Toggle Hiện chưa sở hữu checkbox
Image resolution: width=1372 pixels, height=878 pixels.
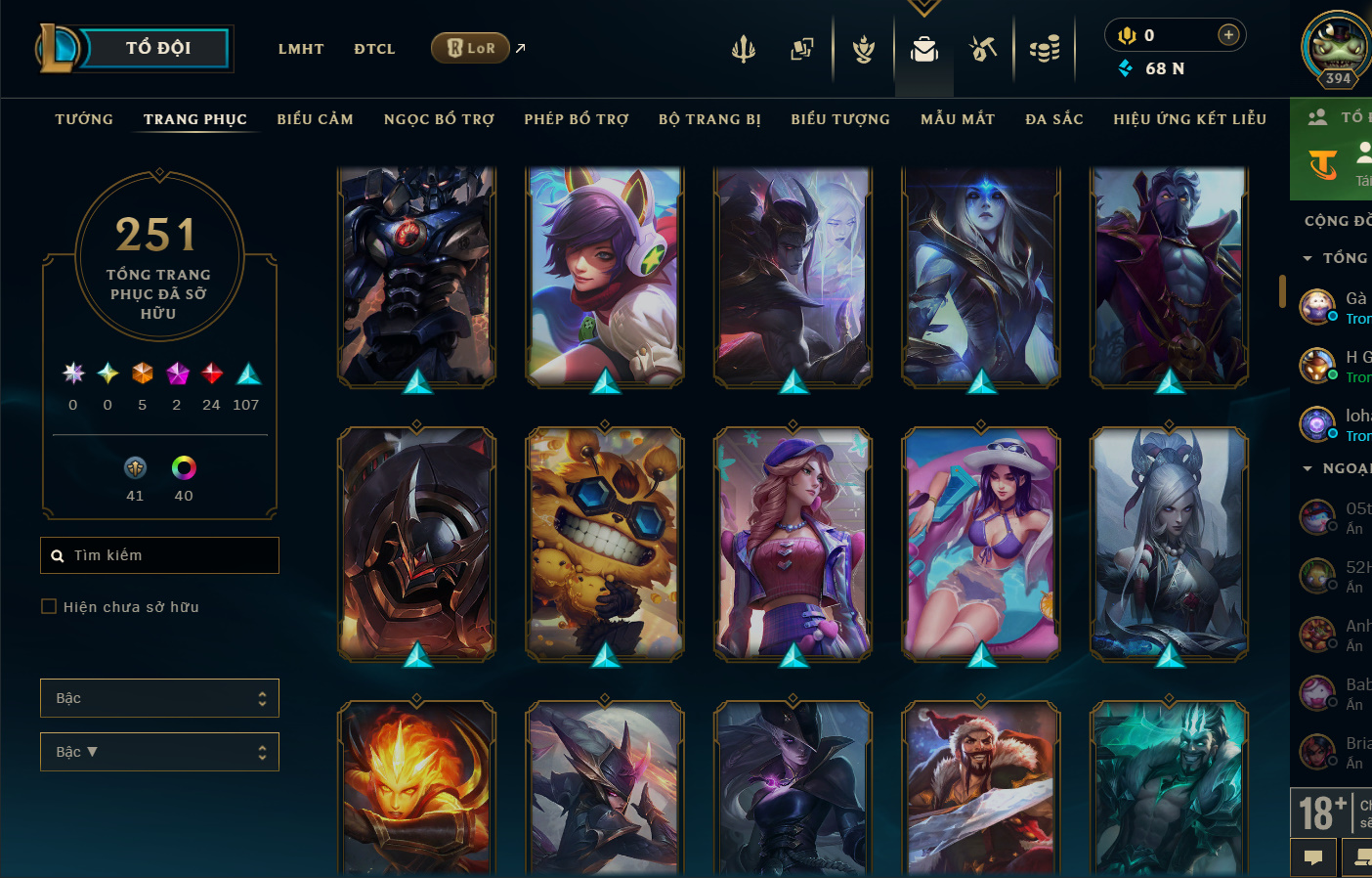tap(49, 607)
